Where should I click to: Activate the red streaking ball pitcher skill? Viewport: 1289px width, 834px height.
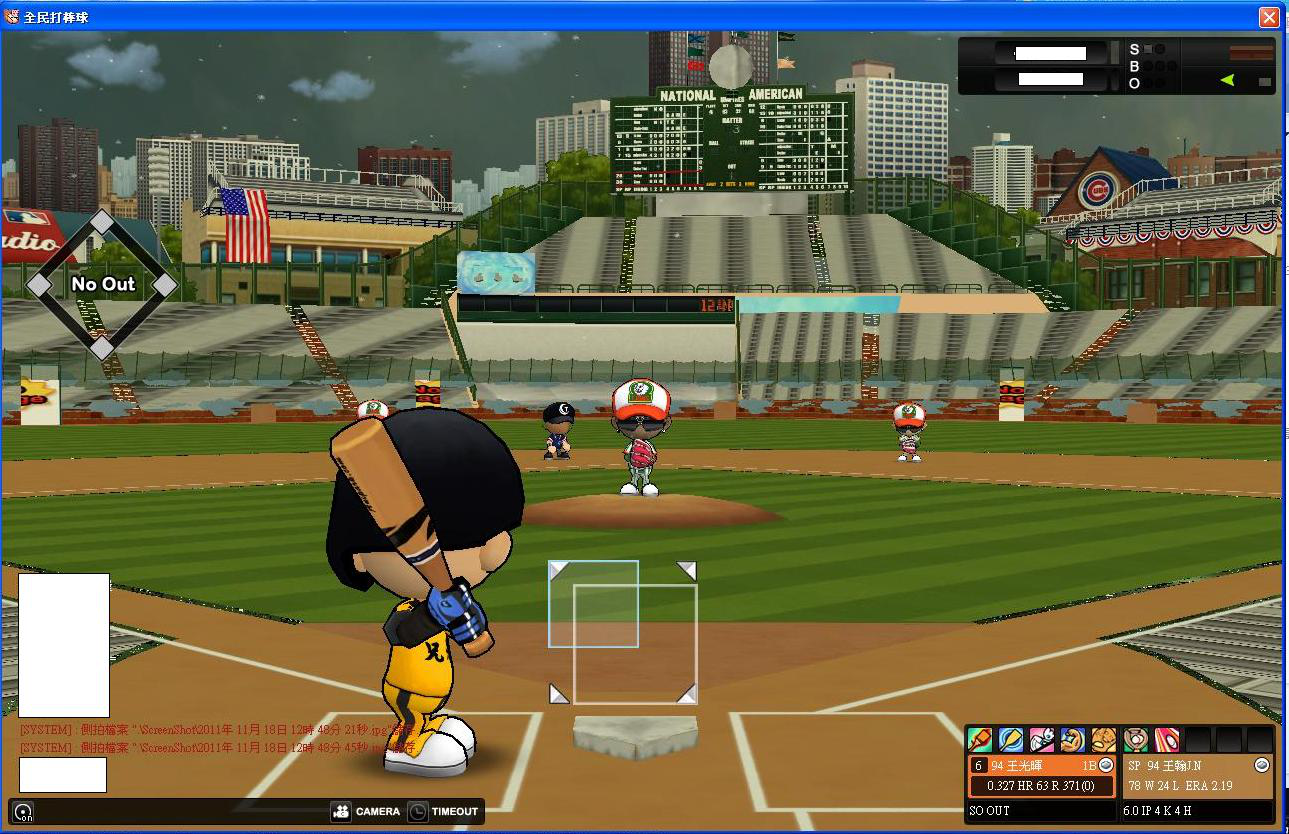[1167, 740]
